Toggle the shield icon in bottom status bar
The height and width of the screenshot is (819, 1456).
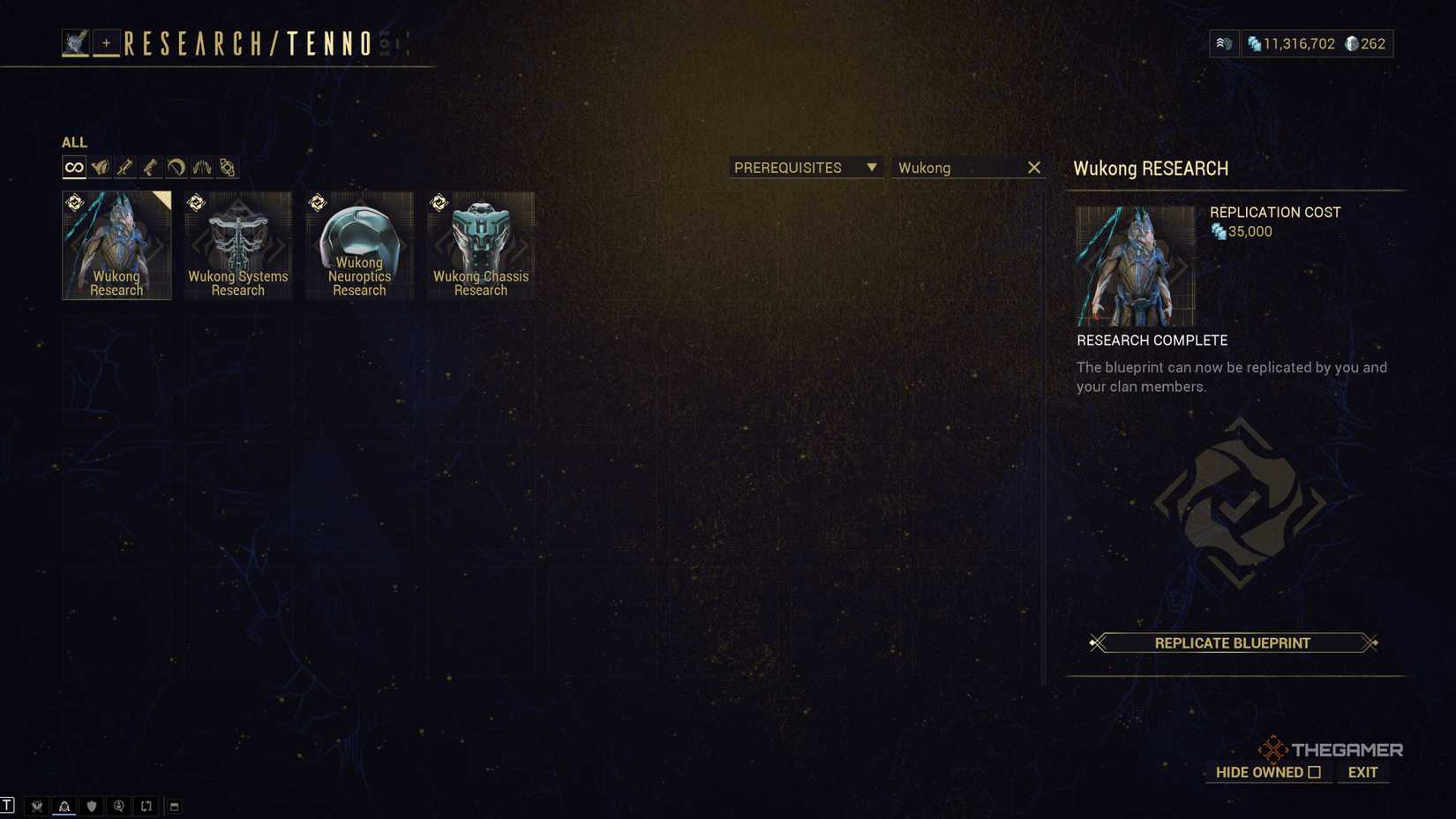[91, 806]
